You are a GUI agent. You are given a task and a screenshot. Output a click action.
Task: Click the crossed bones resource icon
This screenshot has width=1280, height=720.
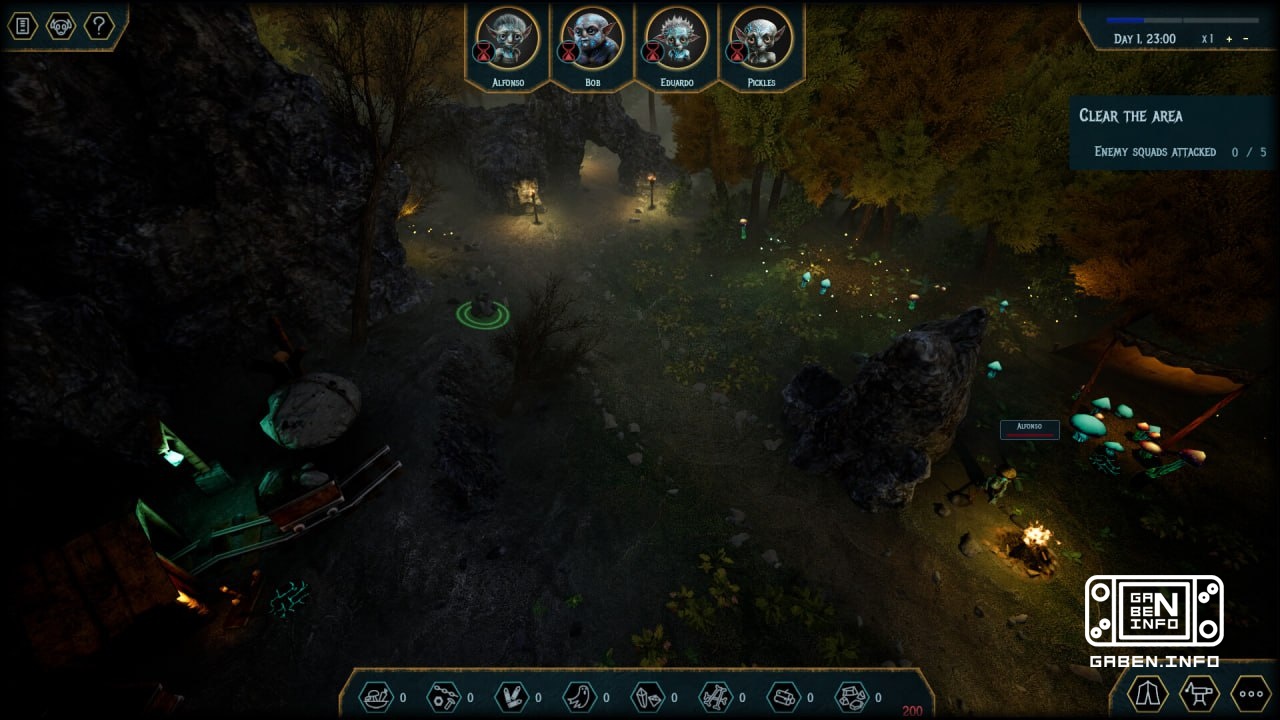[715, 696]
